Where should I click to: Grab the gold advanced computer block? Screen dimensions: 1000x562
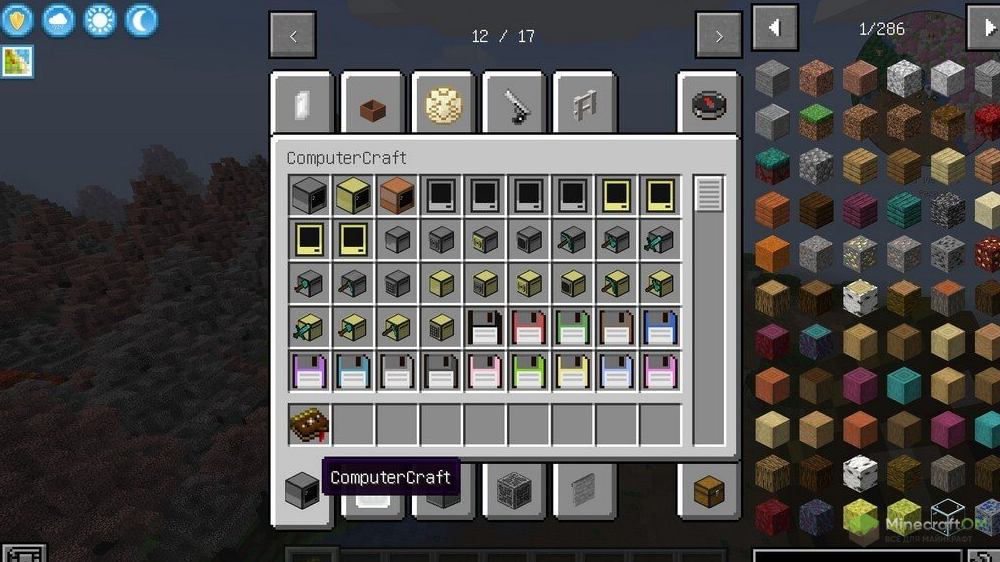coord(353,197)
